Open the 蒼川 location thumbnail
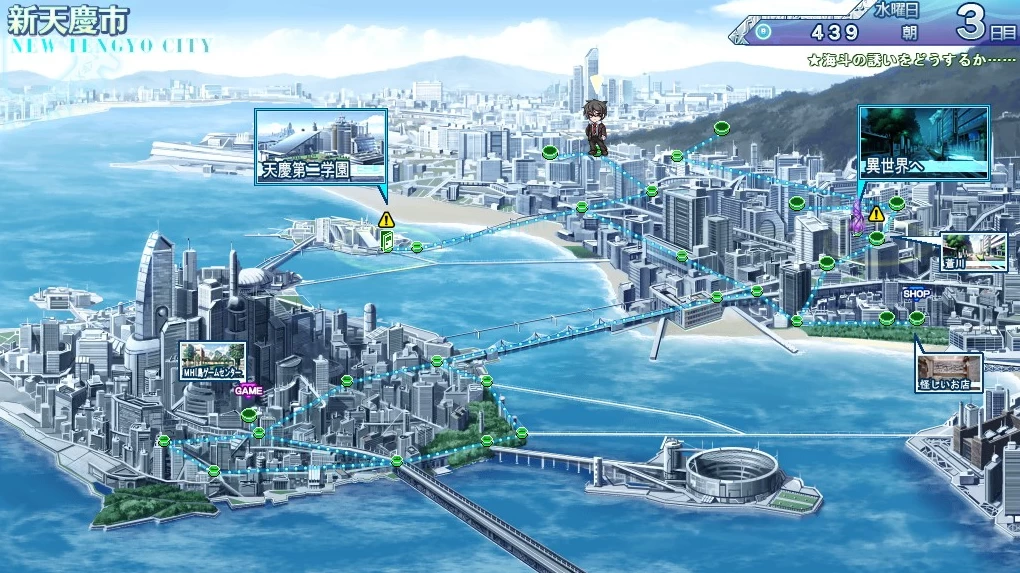 pyautogui.click(x=973, y=251)
